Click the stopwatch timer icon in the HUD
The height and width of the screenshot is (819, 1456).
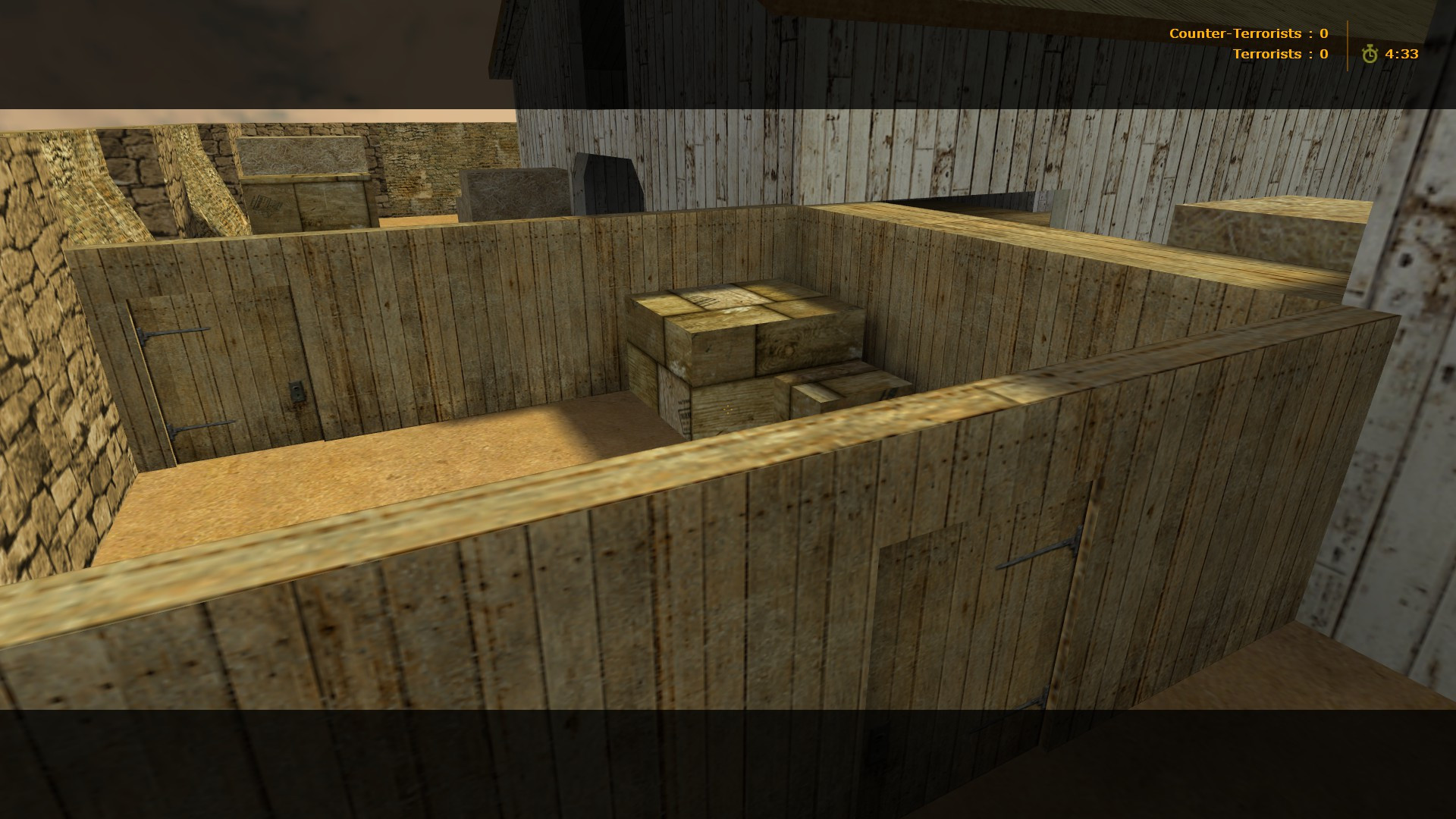[x=1371, y=53]
